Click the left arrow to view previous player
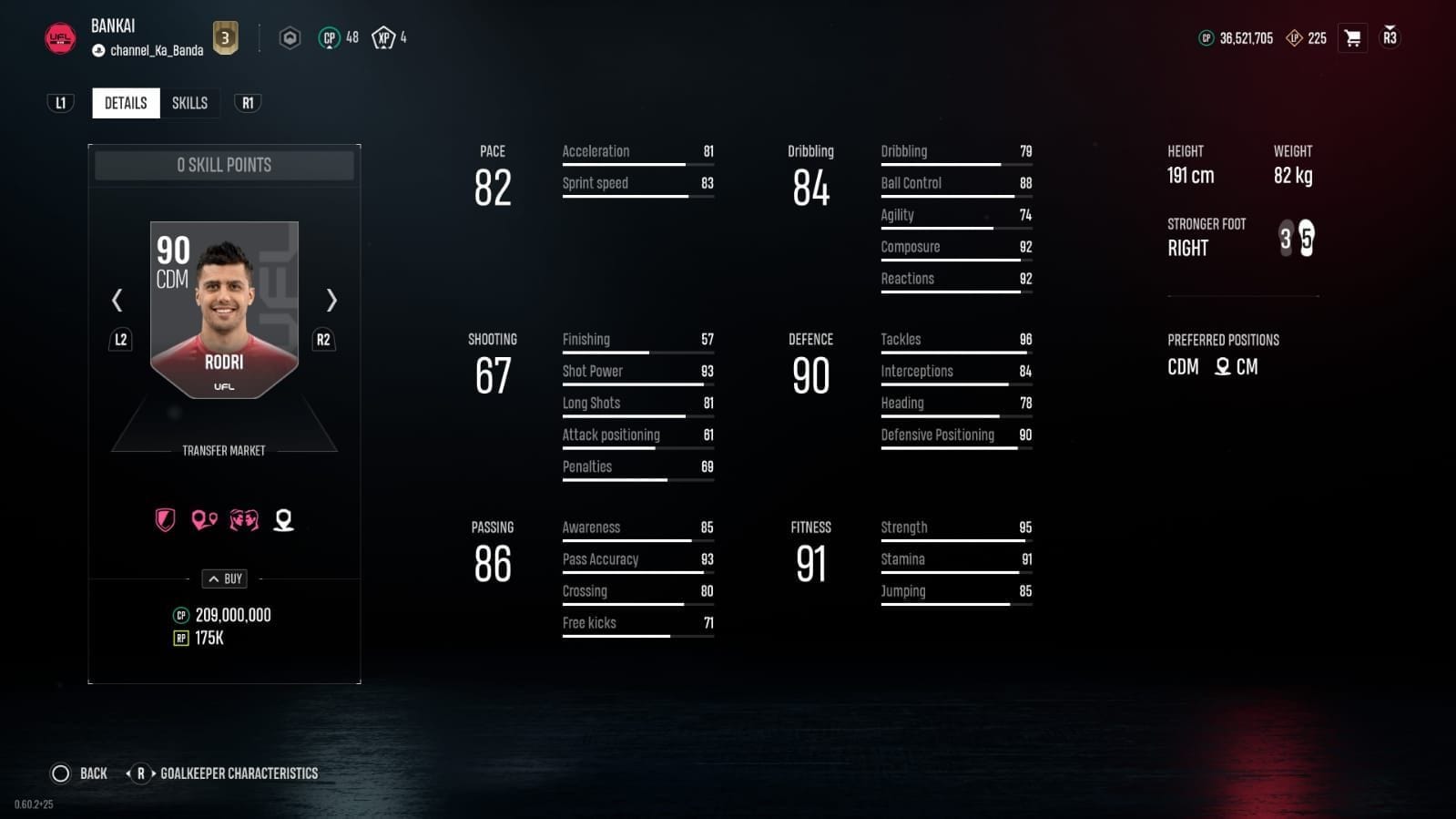Screen dimensions: 1456x819 point(117,301)
